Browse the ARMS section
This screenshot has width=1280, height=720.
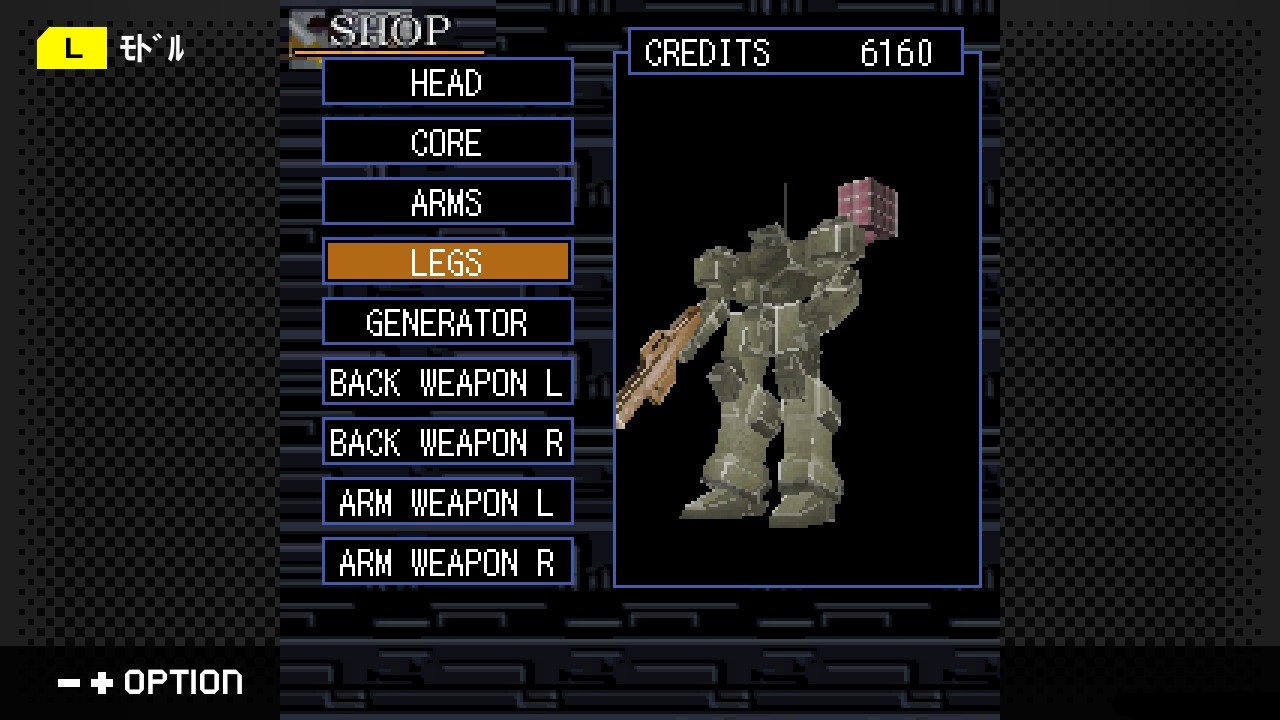447,201
